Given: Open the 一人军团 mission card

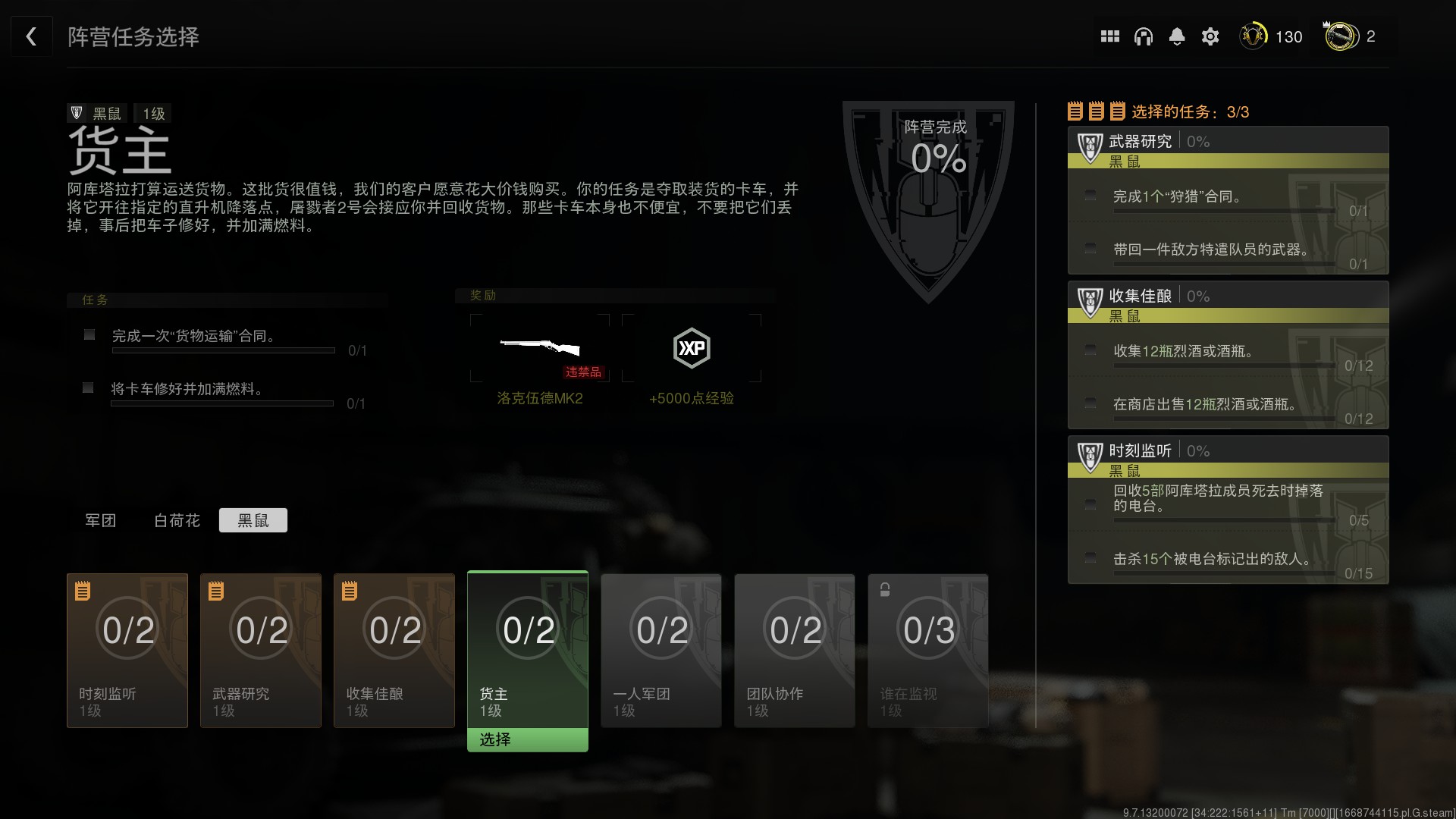Looking at the screenshot, I should 661,650.
